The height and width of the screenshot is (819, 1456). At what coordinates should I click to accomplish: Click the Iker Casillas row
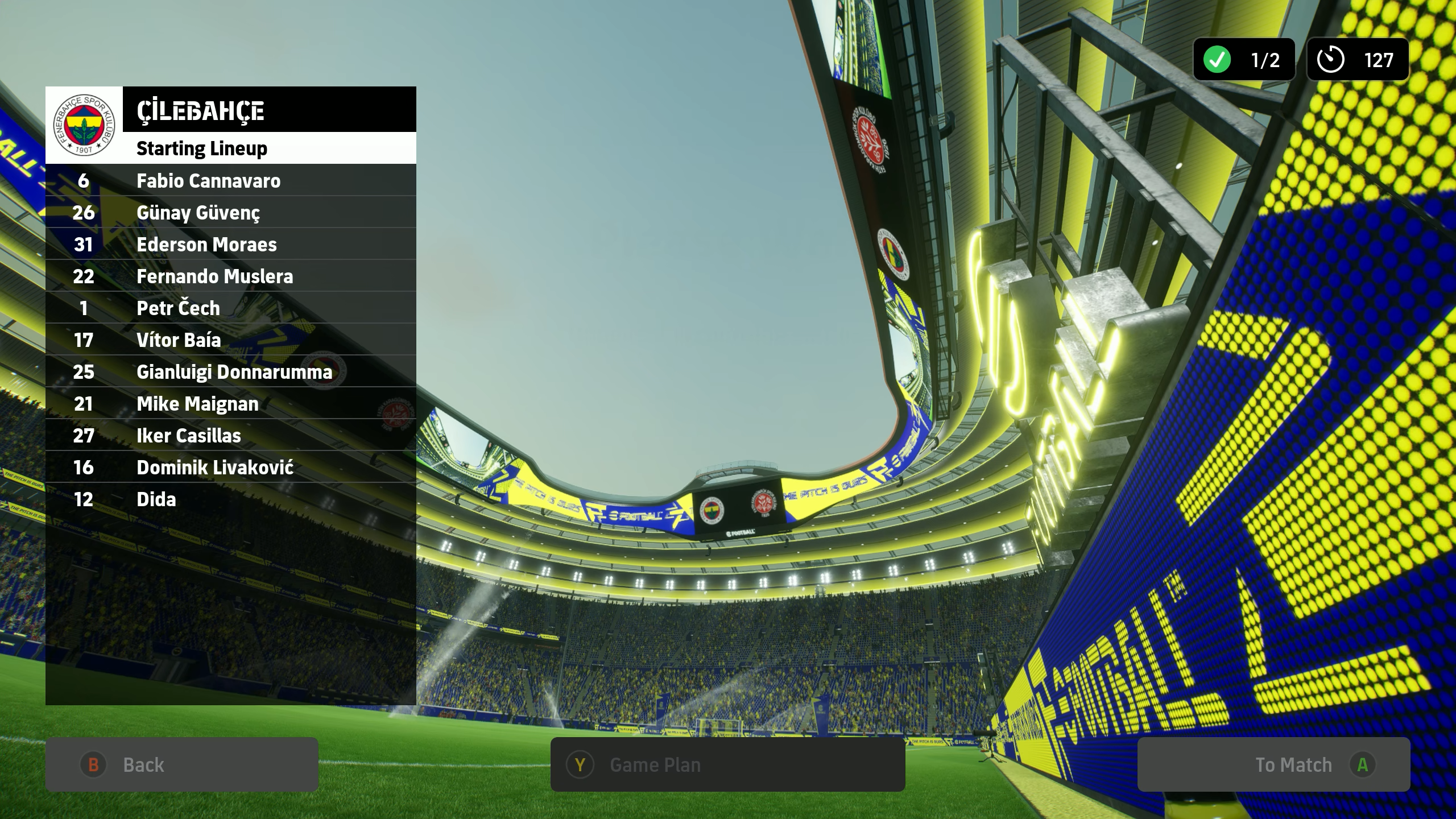pos(231,436)
